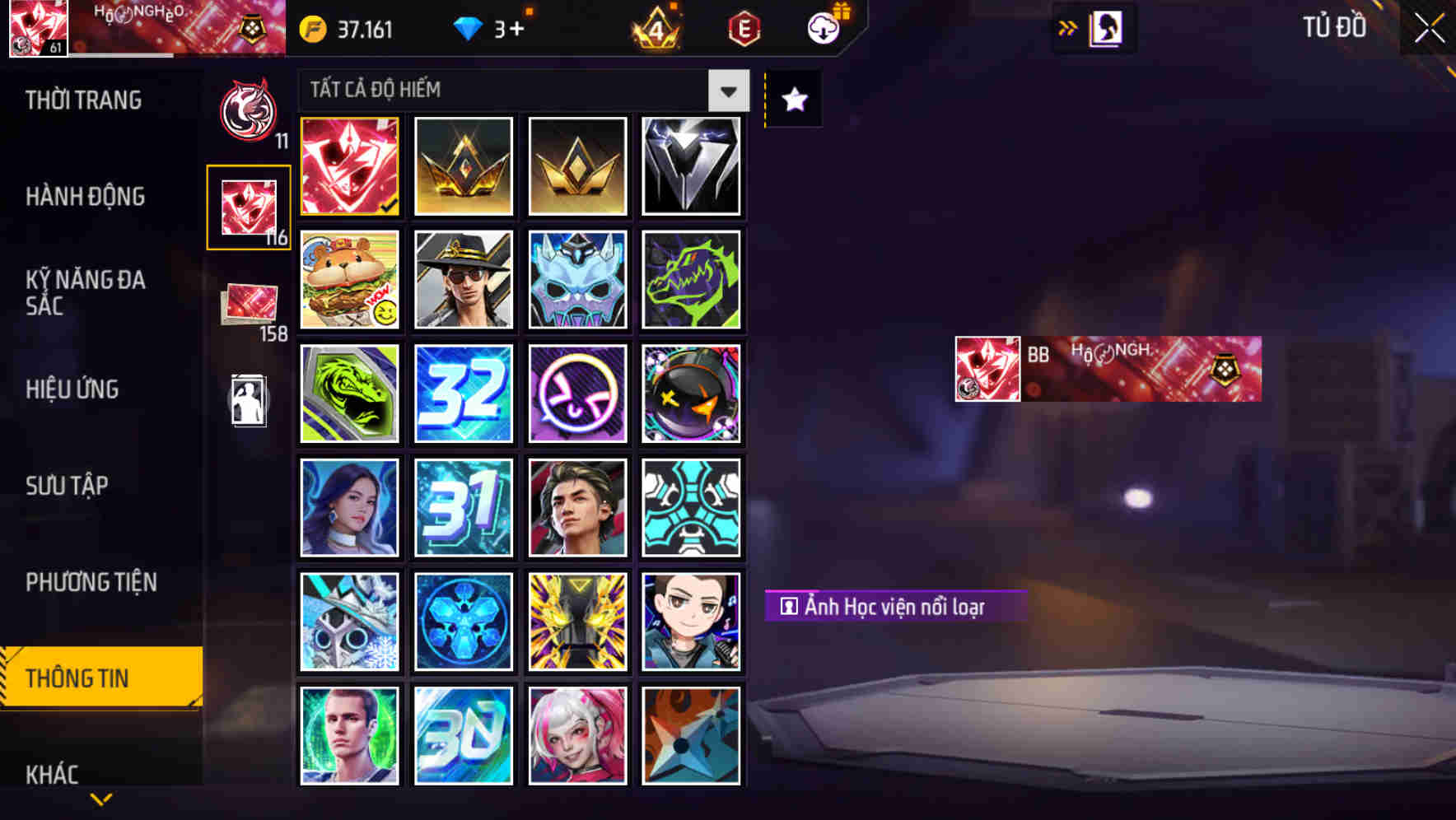1456x820 pixels.
Task: Expand the sidebar using the bottom yellow chevron
Action: [x=100, y=800]
